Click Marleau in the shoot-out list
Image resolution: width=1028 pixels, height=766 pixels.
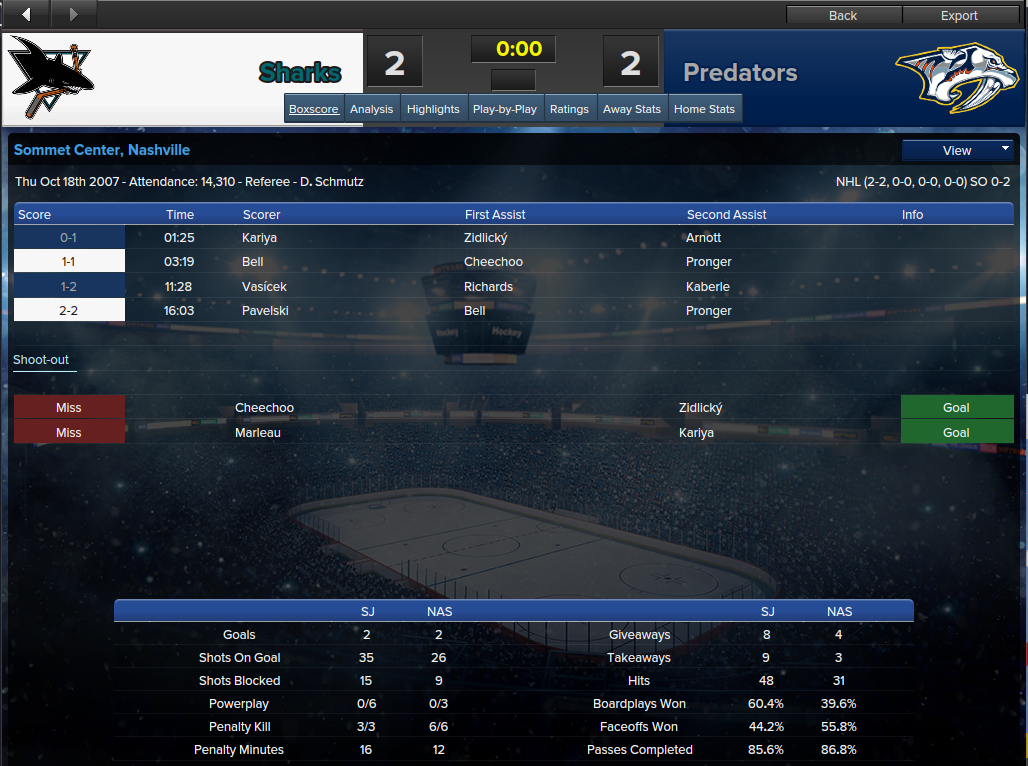258,433
